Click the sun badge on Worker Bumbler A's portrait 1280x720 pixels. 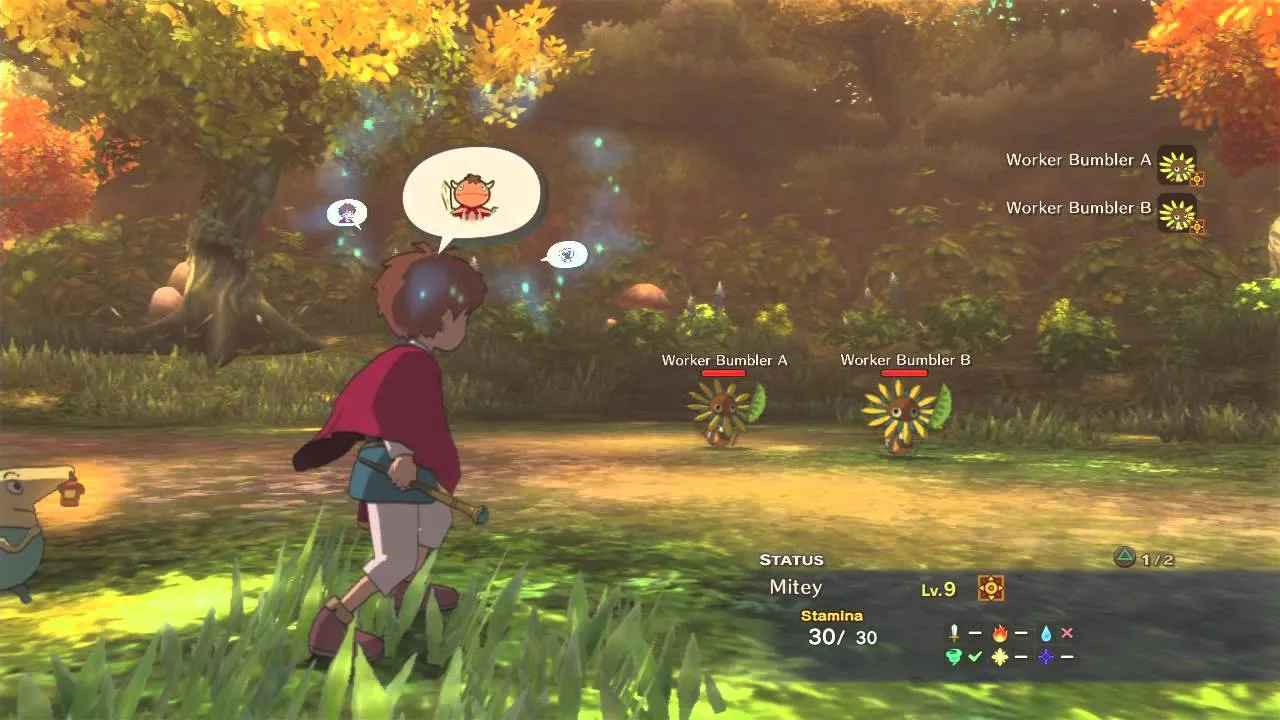[1197, 179]
